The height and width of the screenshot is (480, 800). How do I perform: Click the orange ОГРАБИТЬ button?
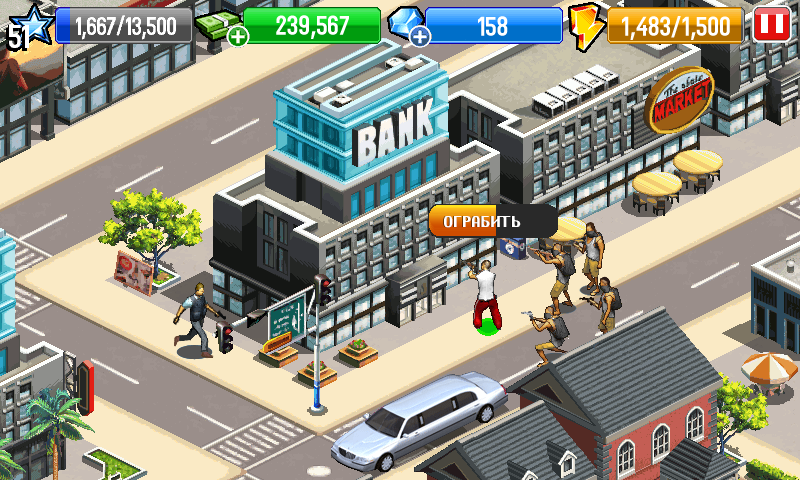[482, 221]
